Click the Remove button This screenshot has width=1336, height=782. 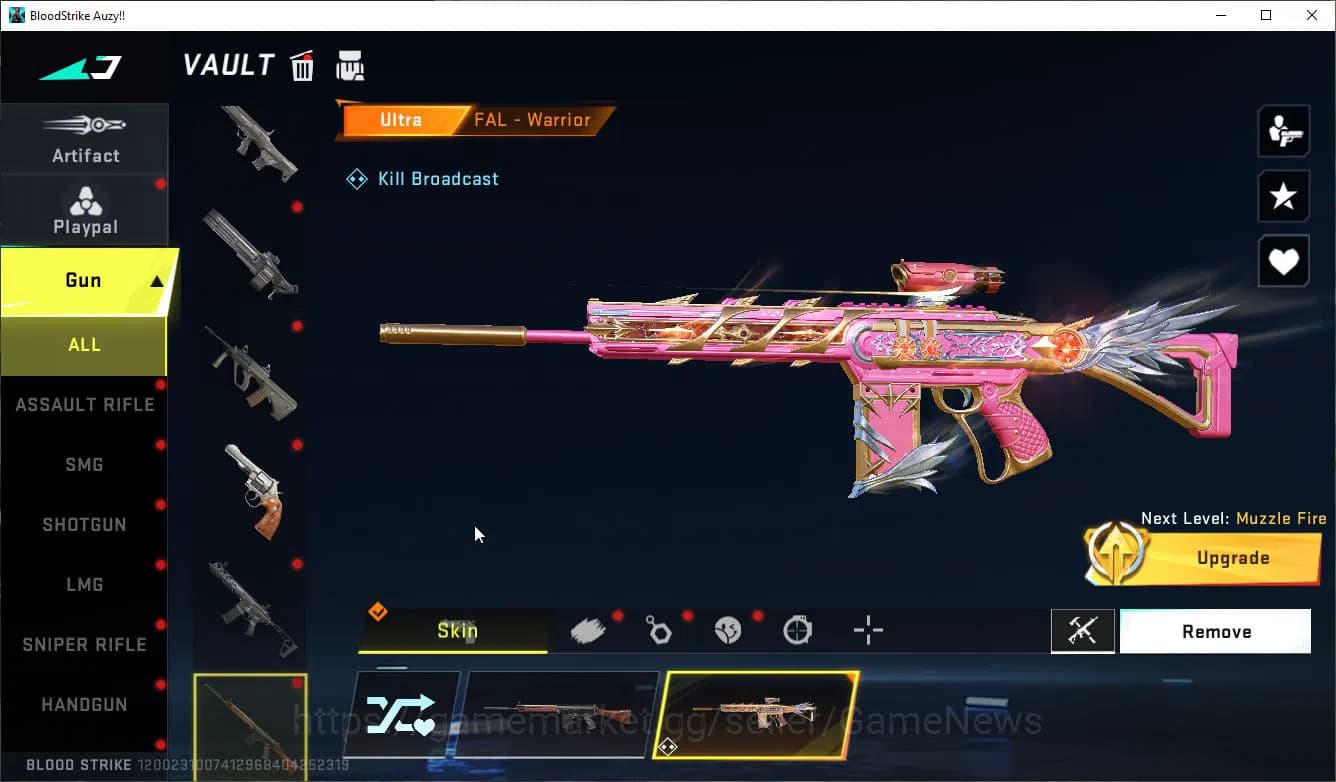click(x=1216, y=631)
